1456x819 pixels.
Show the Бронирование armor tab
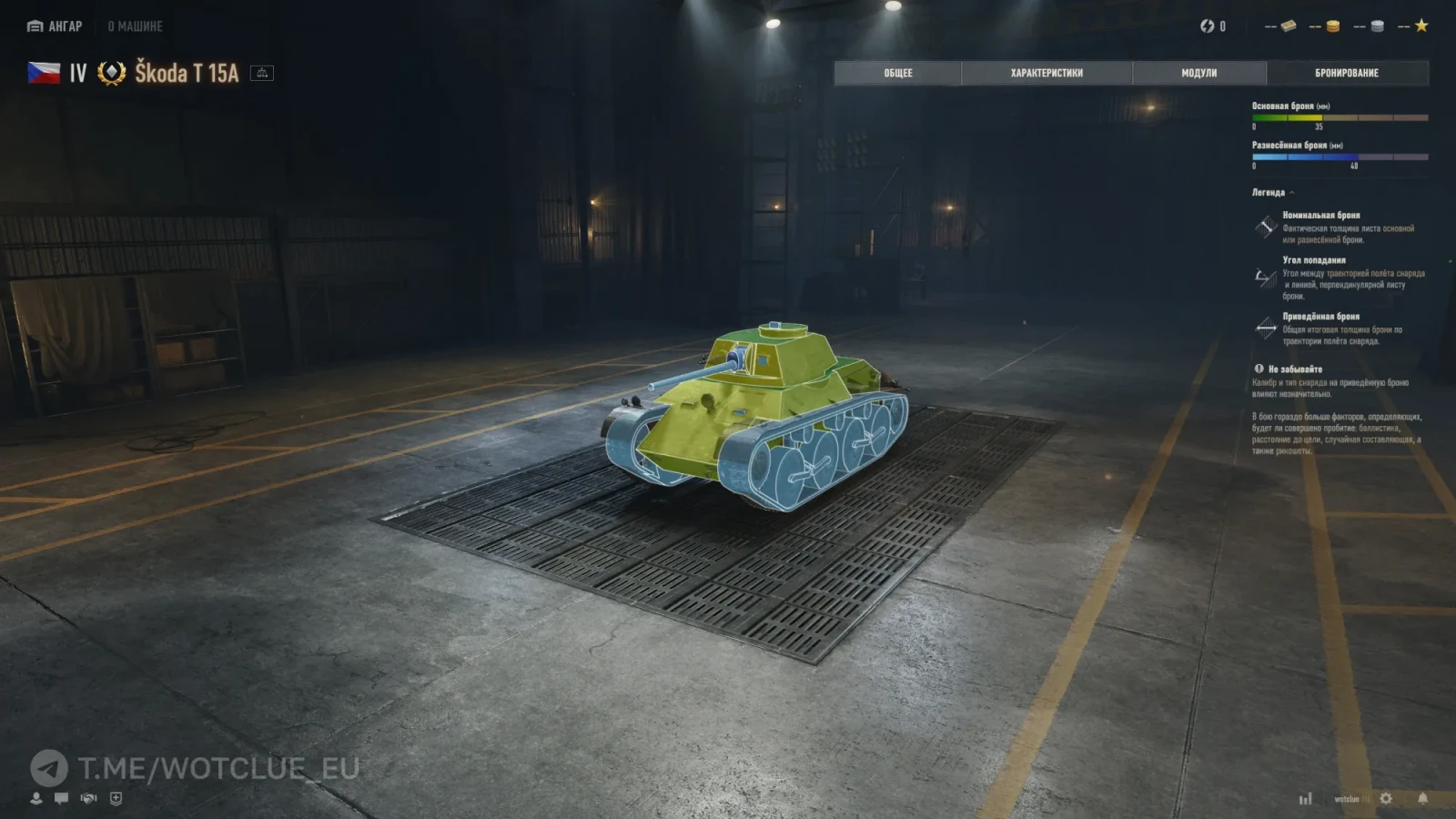[1346, 73]
